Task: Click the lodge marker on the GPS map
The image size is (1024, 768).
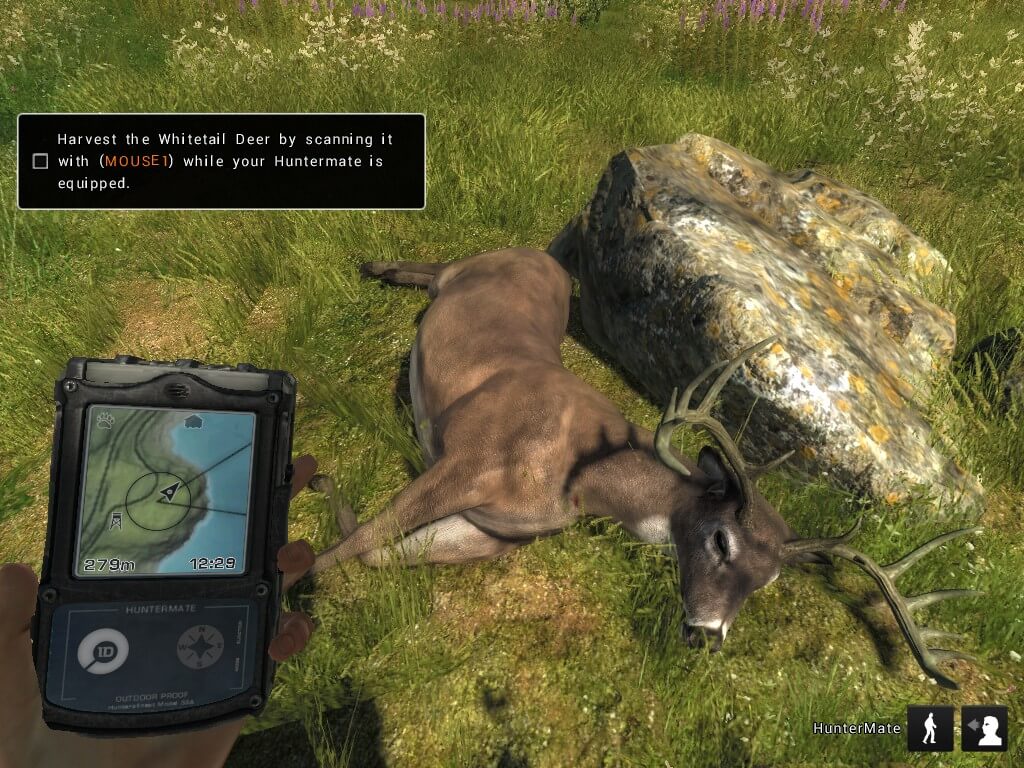Action: pyautogui.click(x=194, y=422)
